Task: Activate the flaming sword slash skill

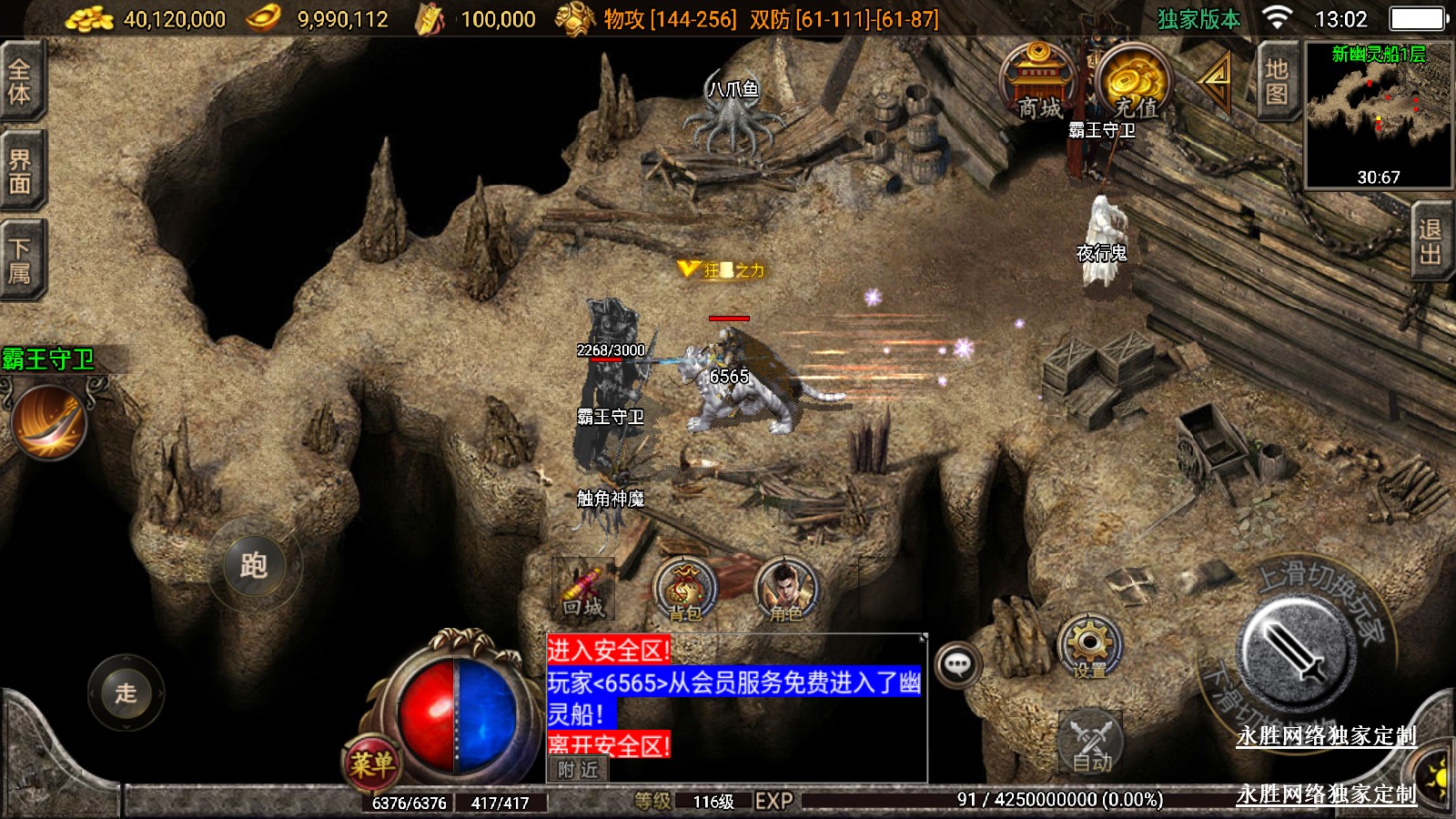Action: point(49,422)
